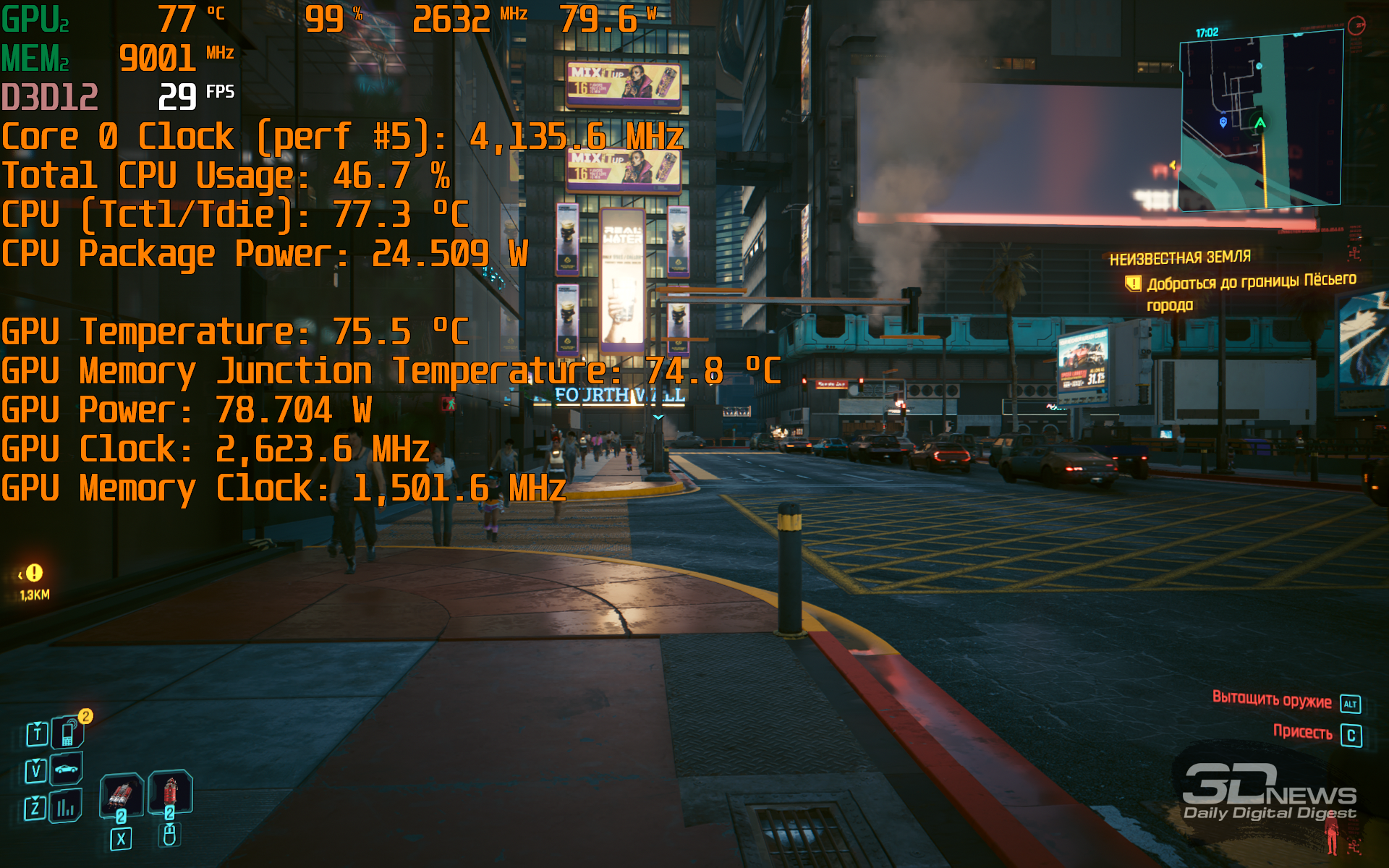Viewport: 1389px width, 868px height.
Task: Use the red inhaler consumable slot
Action: [x=121, y=795]
